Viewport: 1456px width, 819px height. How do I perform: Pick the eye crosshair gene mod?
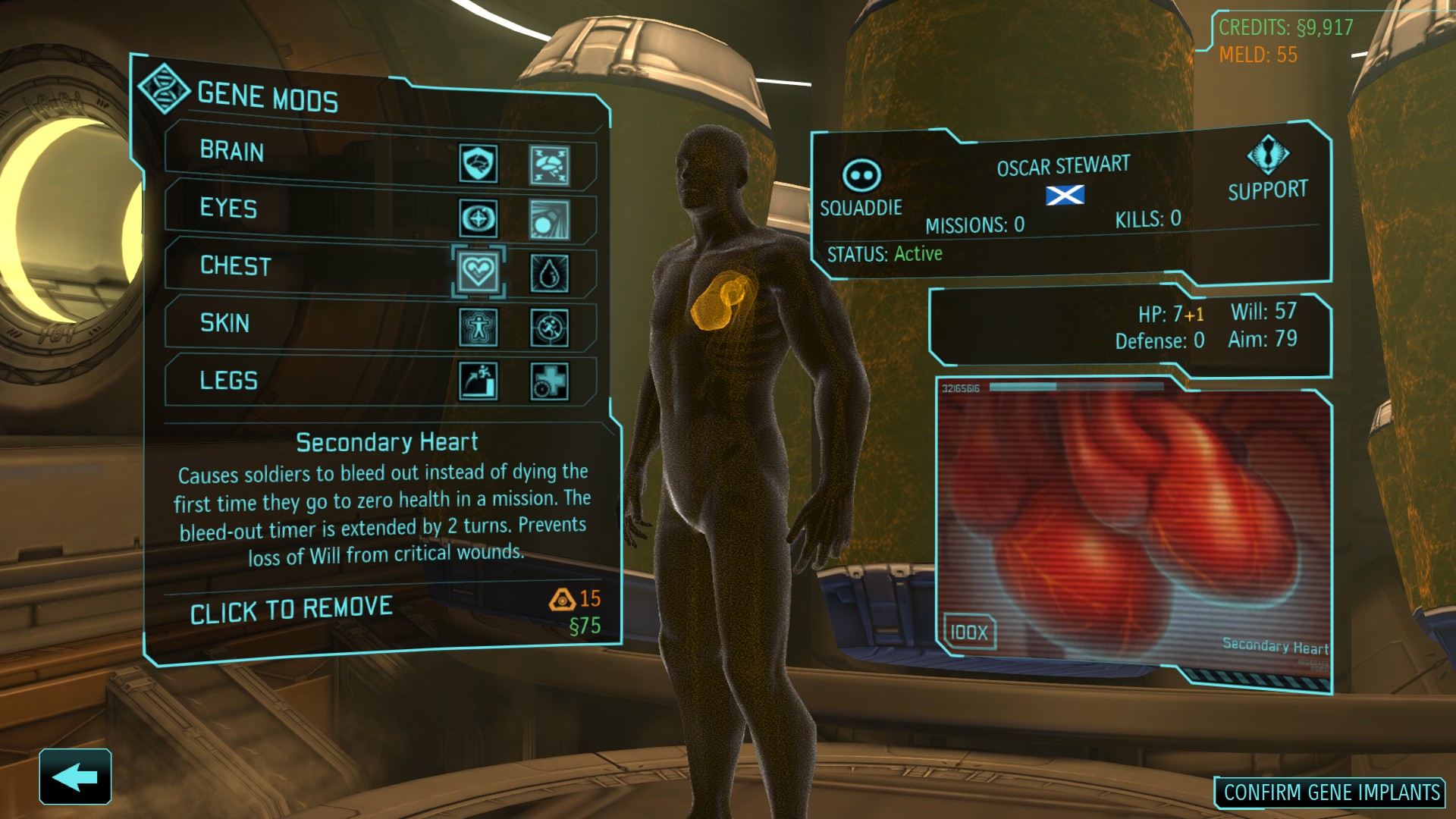pos(479,219)
